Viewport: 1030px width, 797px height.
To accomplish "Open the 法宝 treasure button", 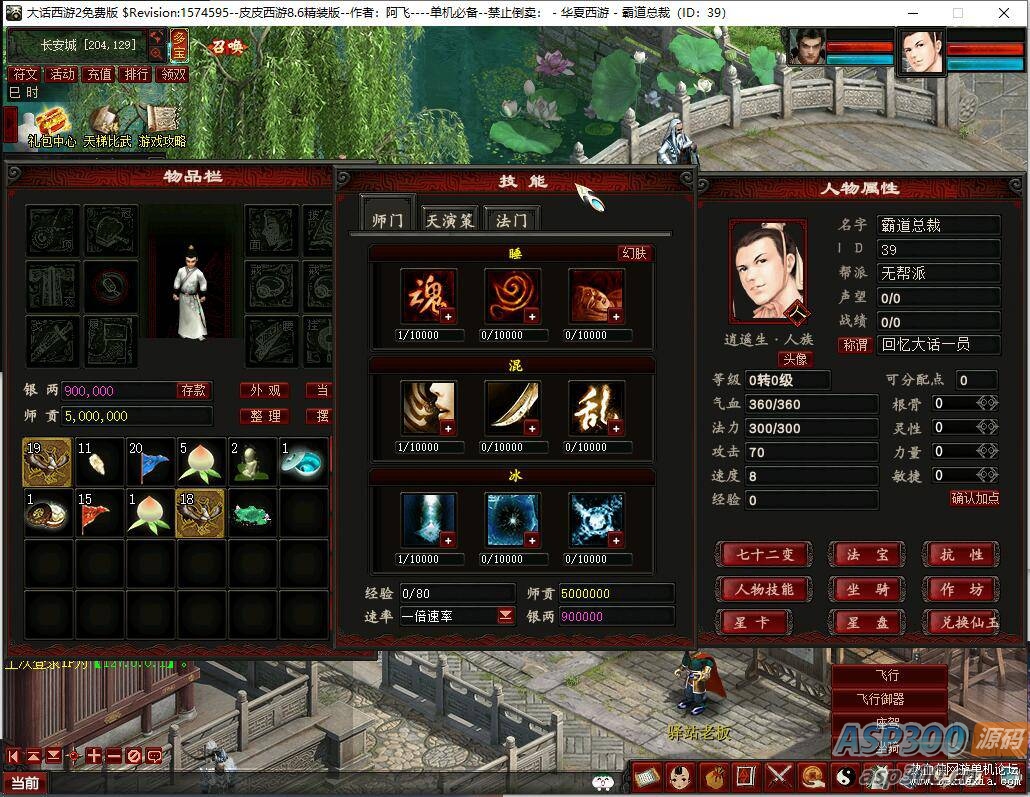I will (867, 554).
